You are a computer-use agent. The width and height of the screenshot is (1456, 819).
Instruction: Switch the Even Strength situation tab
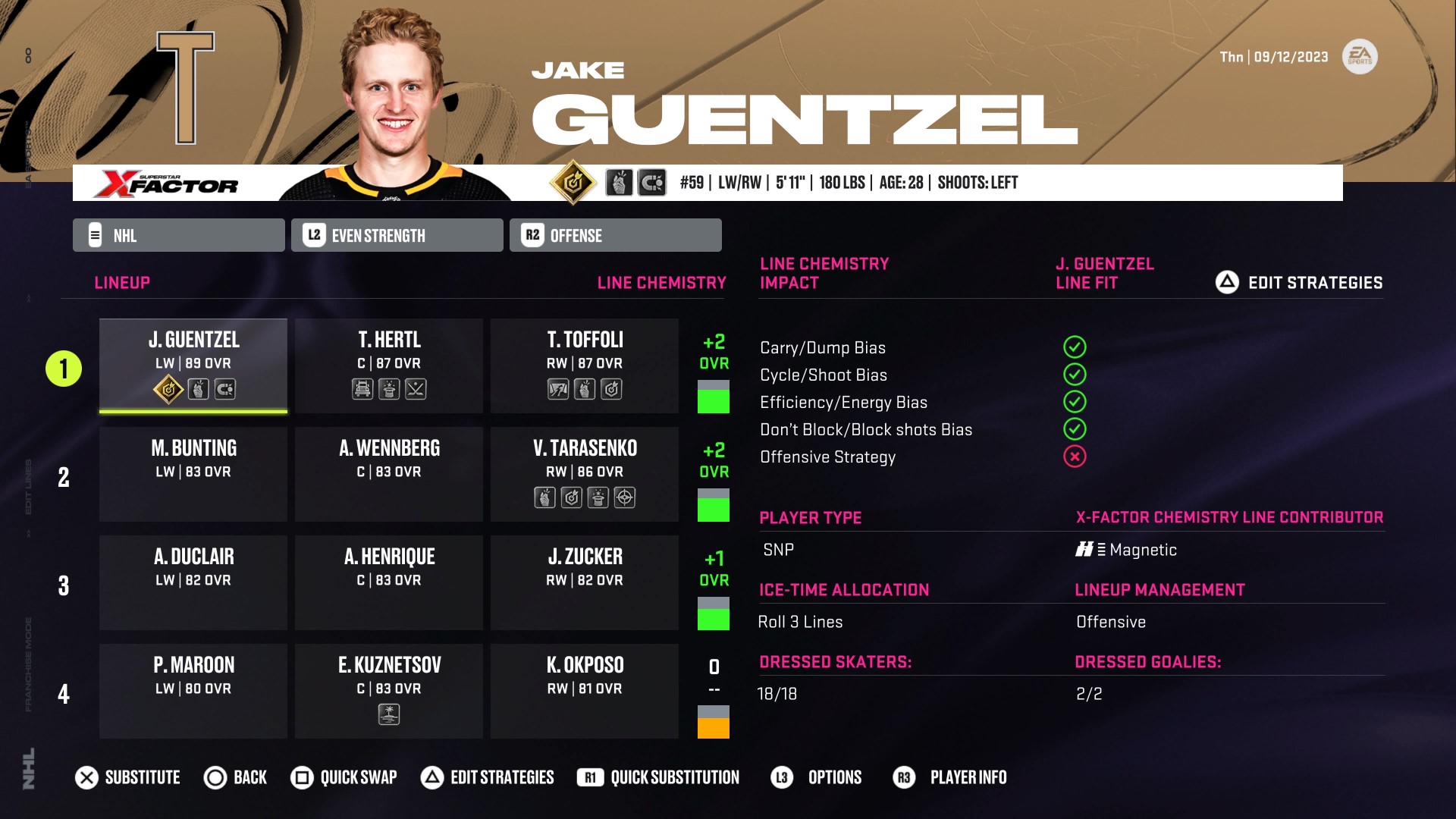click(x=397, y=235)
